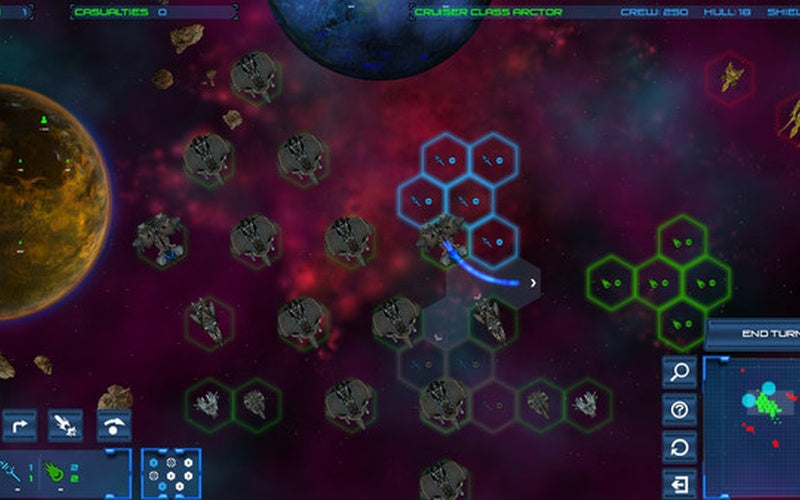Click the circular arrow reset button
The image size is (800, 500).
[680, 446]
